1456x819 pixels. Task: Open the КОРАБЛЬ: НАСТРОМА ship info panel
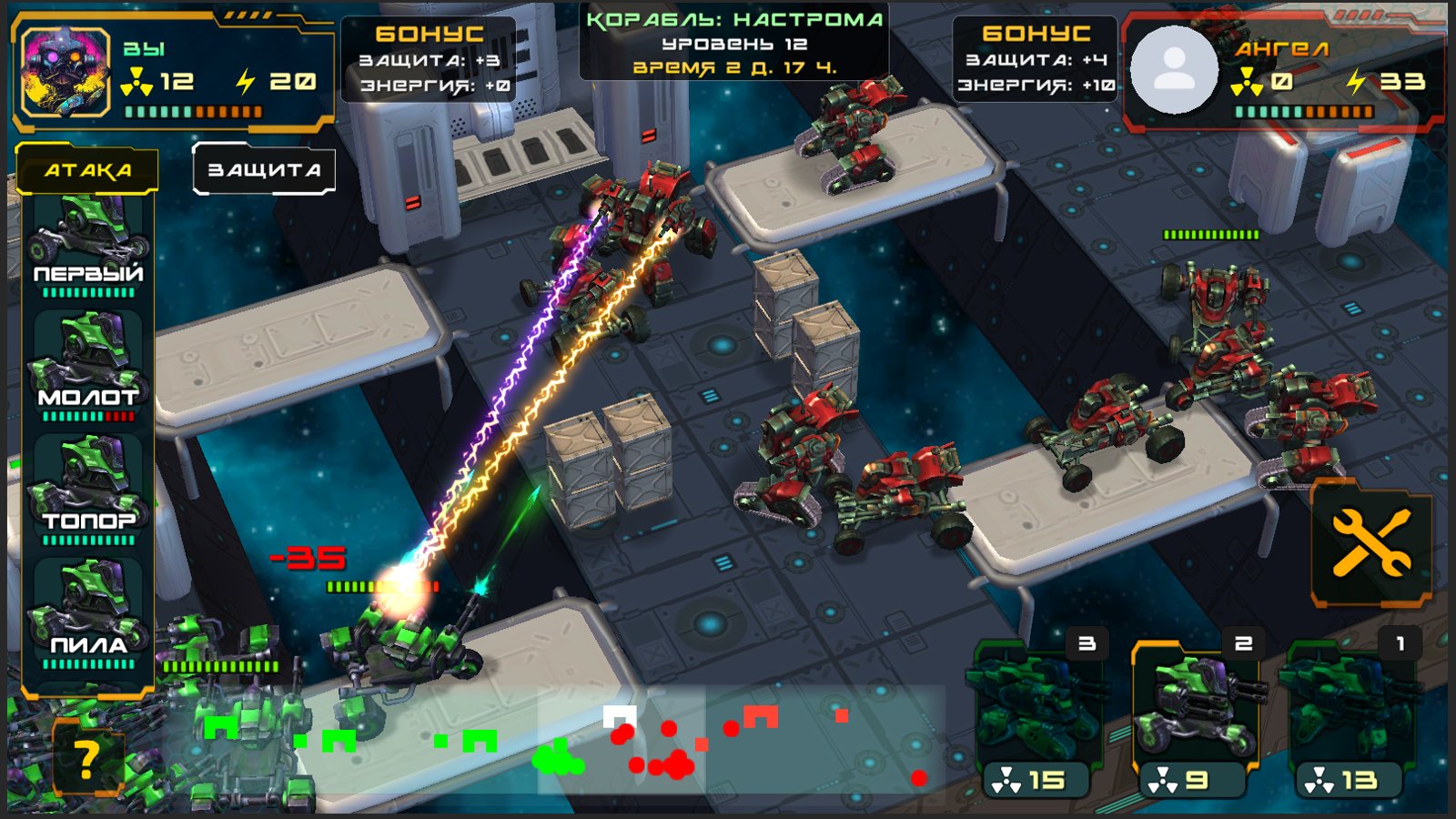[x=735, y=41]
